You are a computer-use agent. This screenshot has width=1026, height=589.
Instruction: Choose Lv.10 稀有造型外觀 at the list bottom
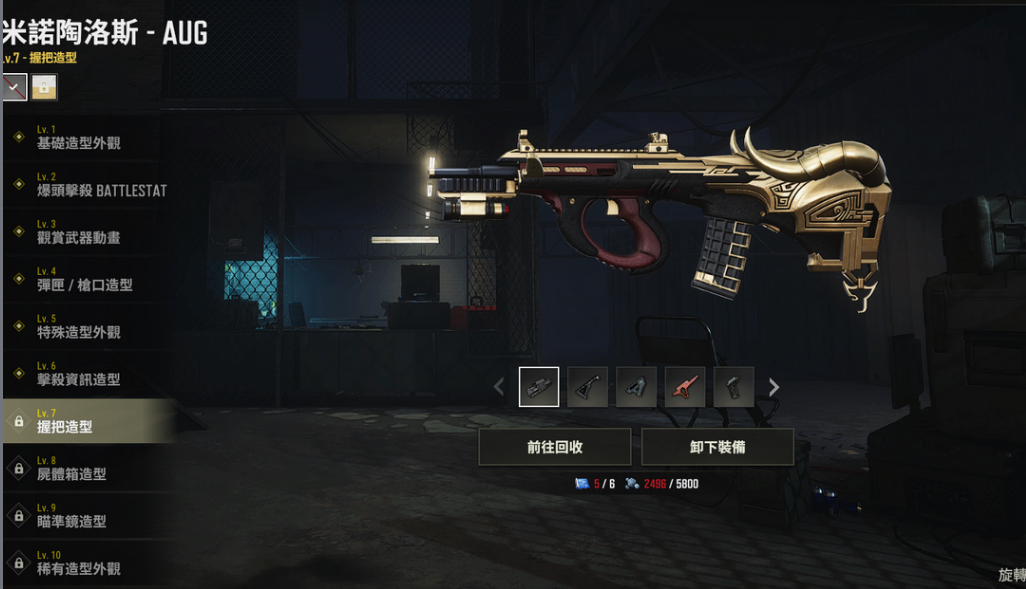click(x=80, y=563)
